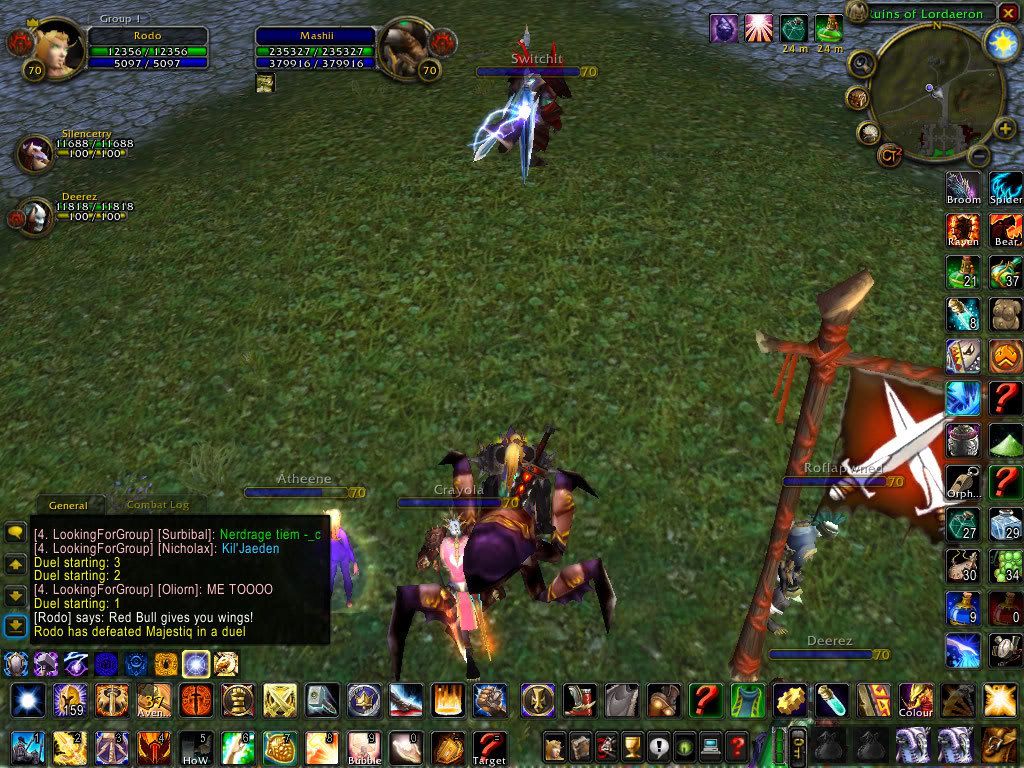1024x768 pixels.
Task: Close the minimap with the X button
Action: click(x=1009, y=12)
